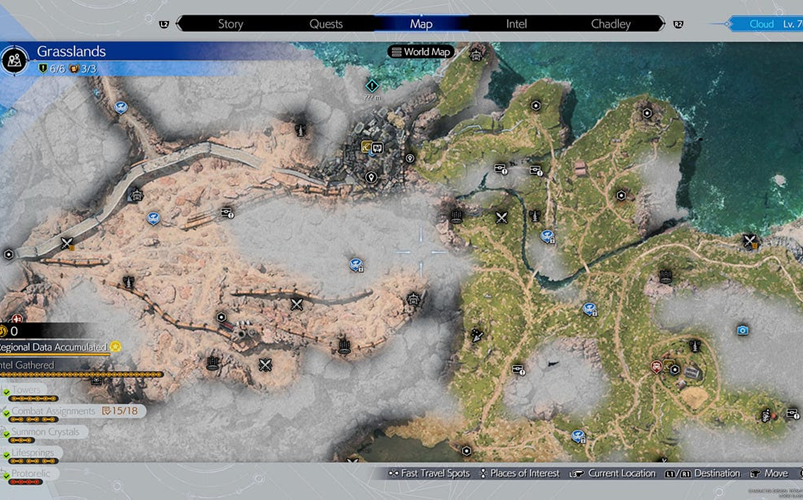Open the Chadley tab
The image size is (803, 500).
(x=611, y=24)
